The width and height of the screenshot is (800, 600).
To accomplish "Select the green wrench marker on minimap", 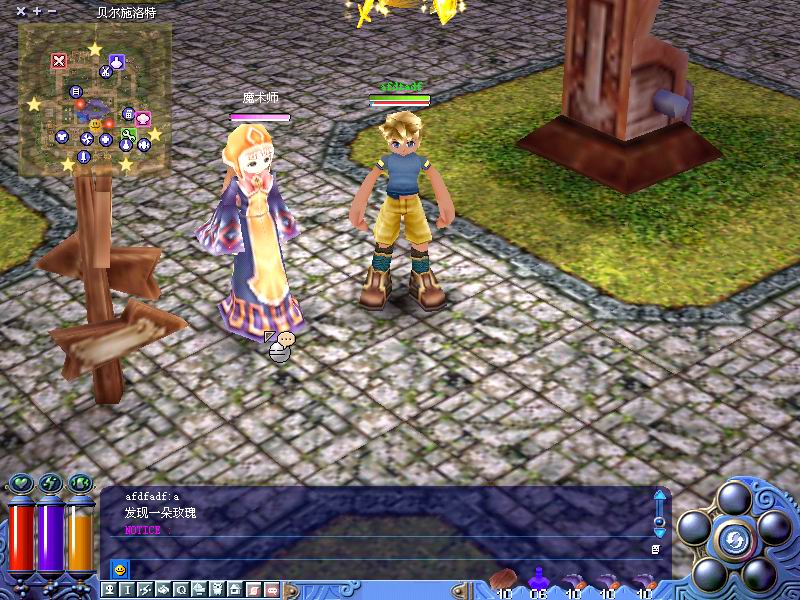I will click(128, 134).
